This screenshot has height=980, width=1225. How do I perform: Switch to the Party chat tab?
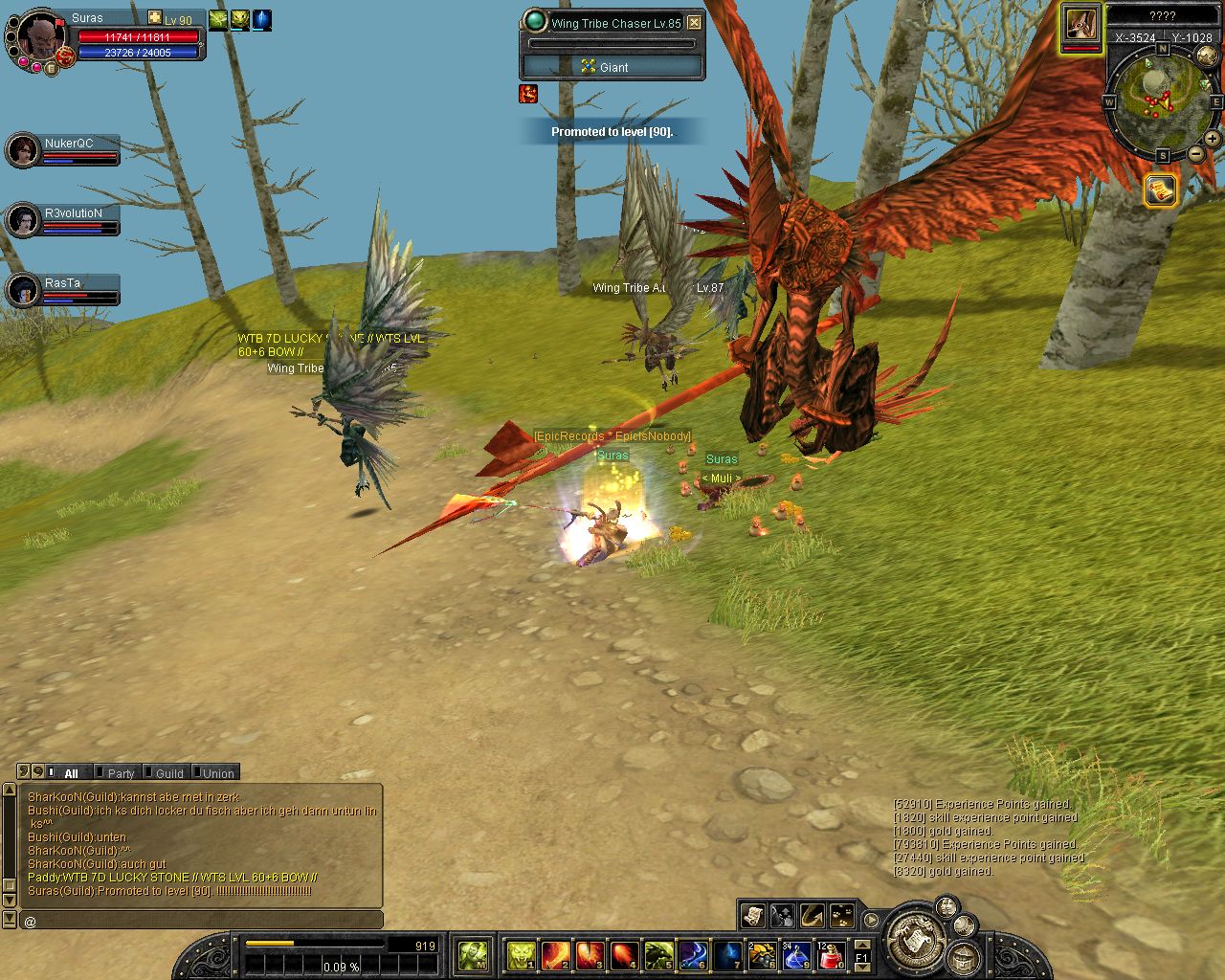(121, 773)
